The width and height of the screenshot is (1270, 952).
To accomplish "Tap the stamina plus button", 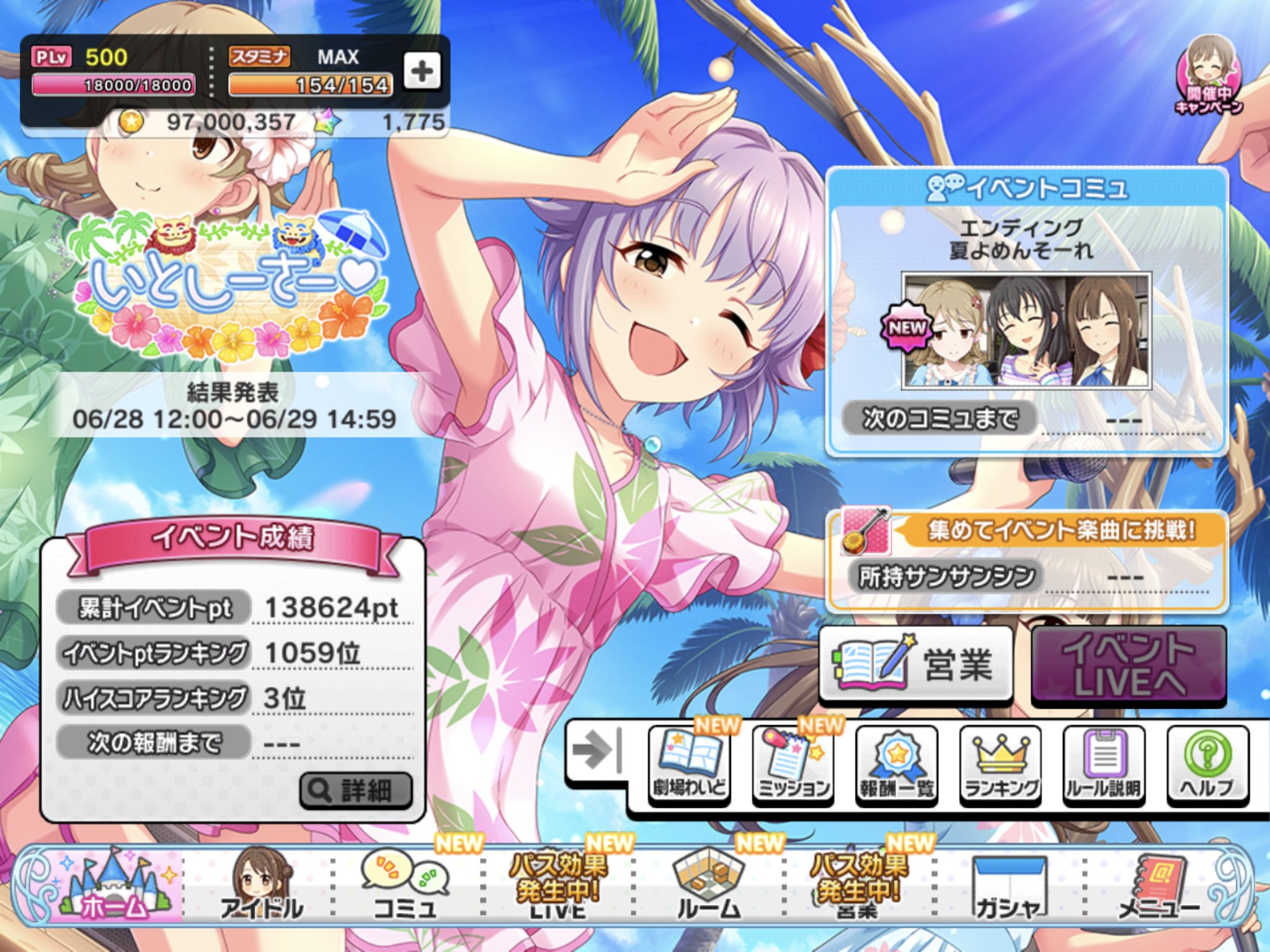I will [x=422, y=71].
